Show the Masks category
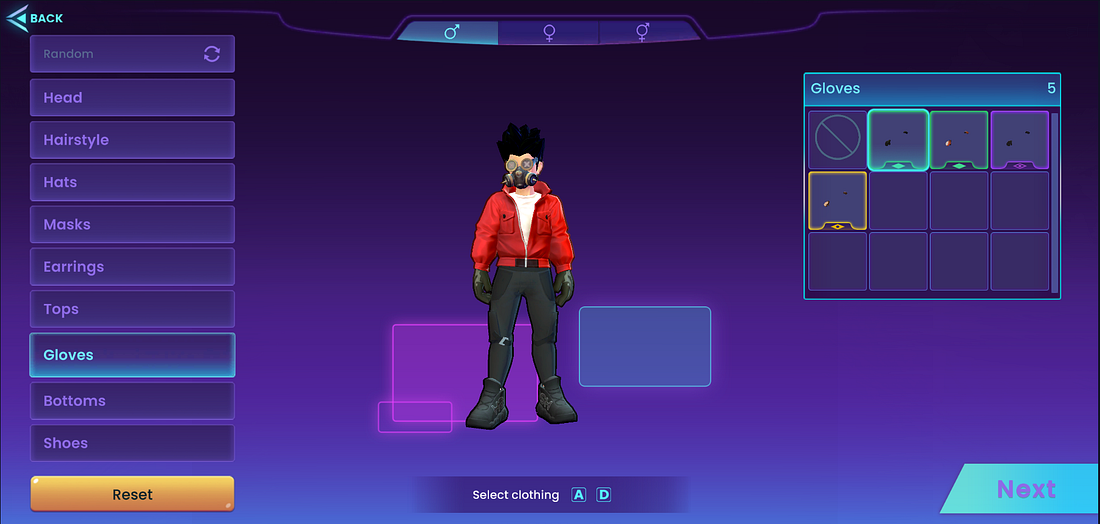This screenshot has height=524, width=1100. (x=132, y=225)
